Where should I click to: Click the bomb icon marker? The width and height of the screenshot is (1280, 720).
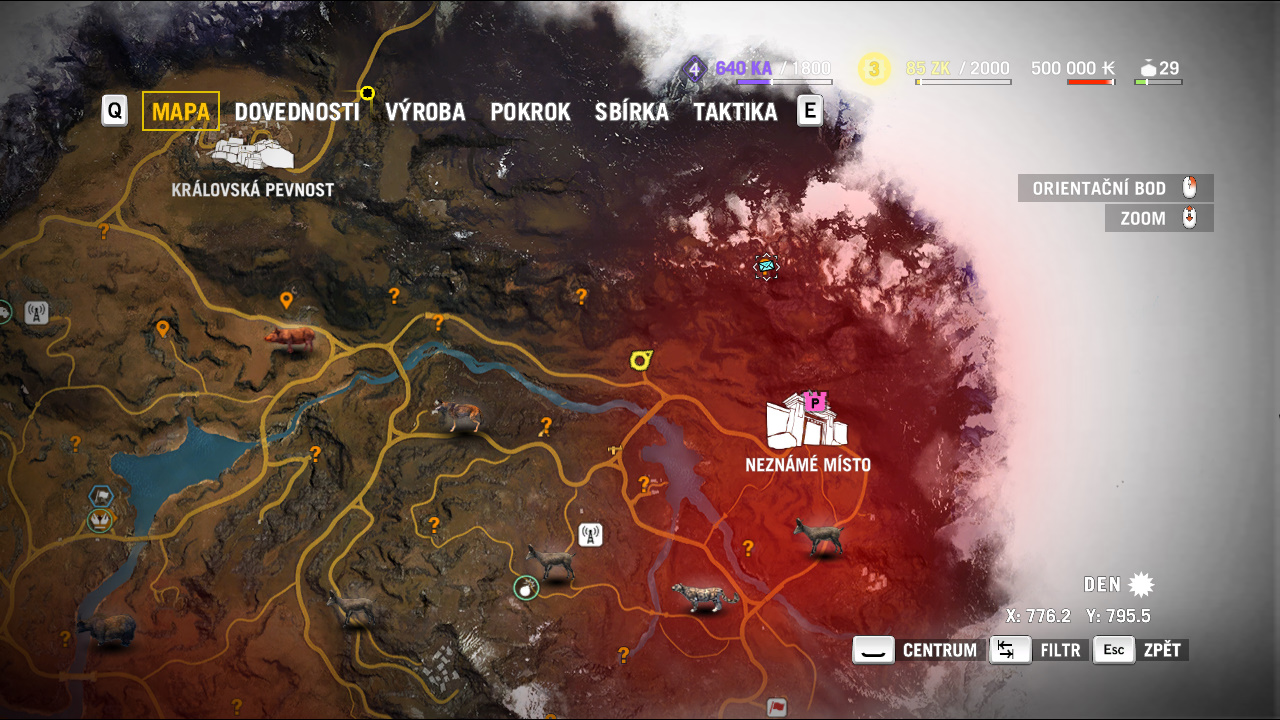click(526, 588)
